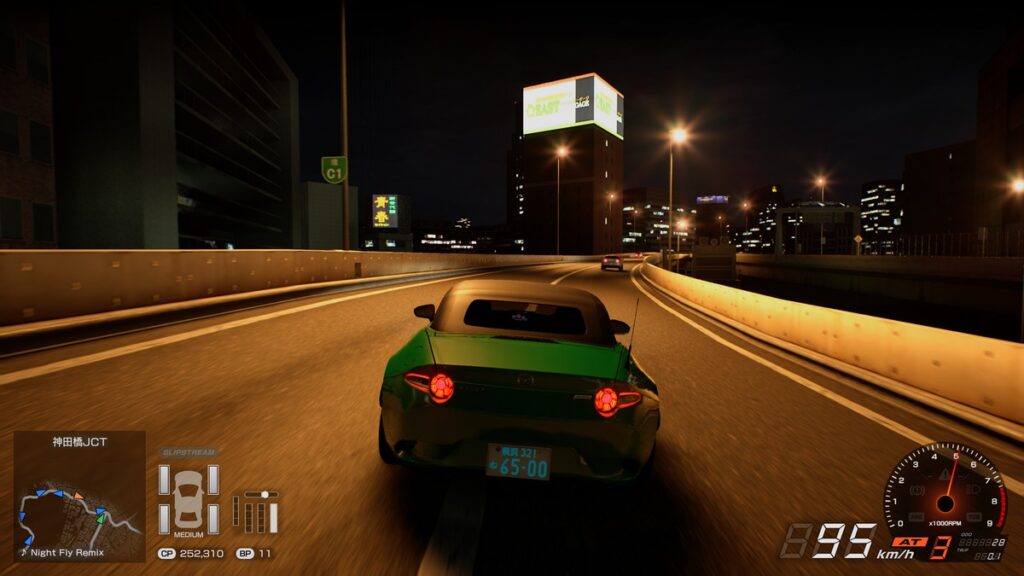Screen dimensions: 1024x576
Task: Click the BP points badge
Action: [x=244, y=552]
